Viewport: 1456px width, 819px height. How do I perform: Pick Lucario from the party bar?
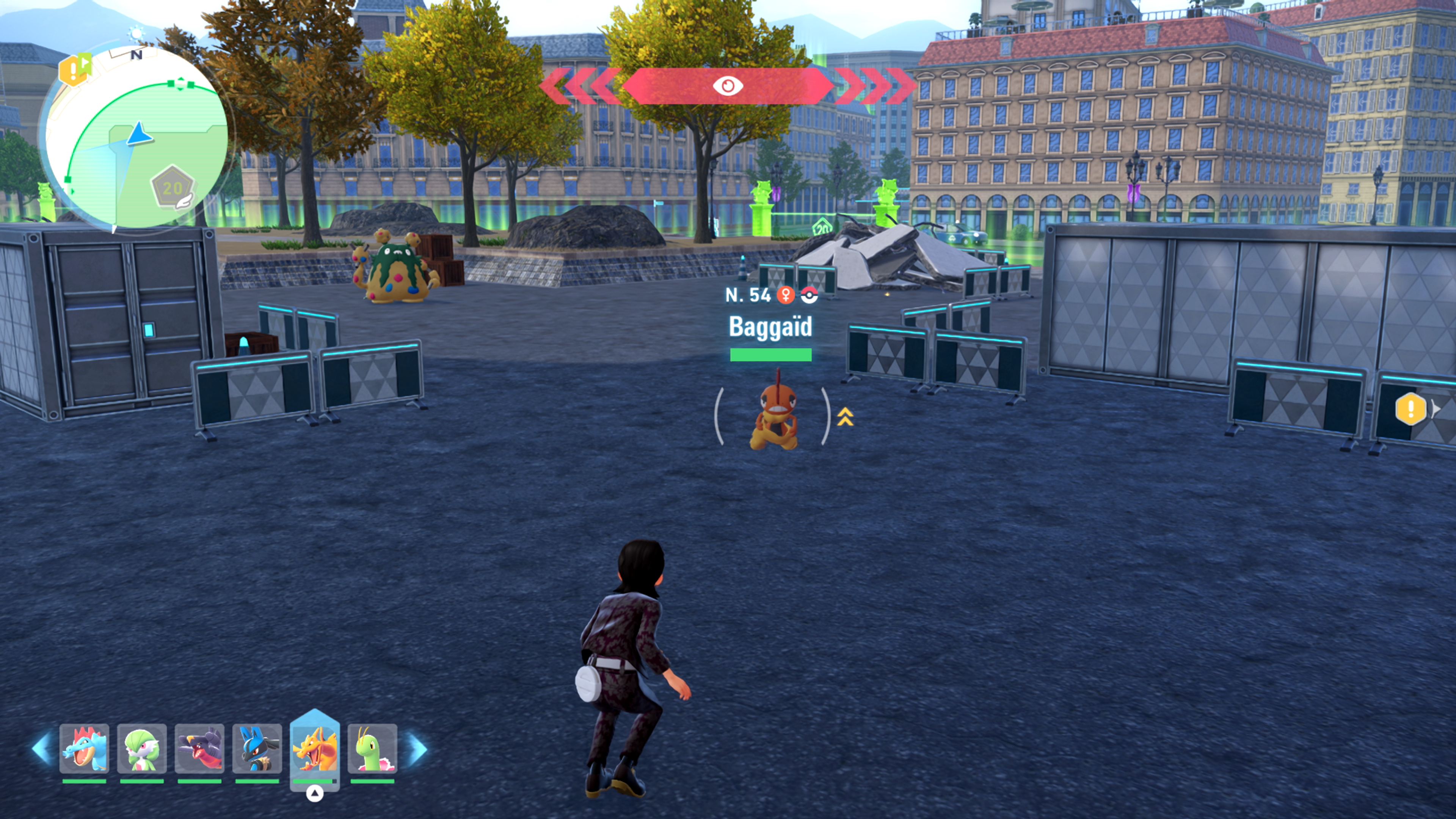click(257, 748)
